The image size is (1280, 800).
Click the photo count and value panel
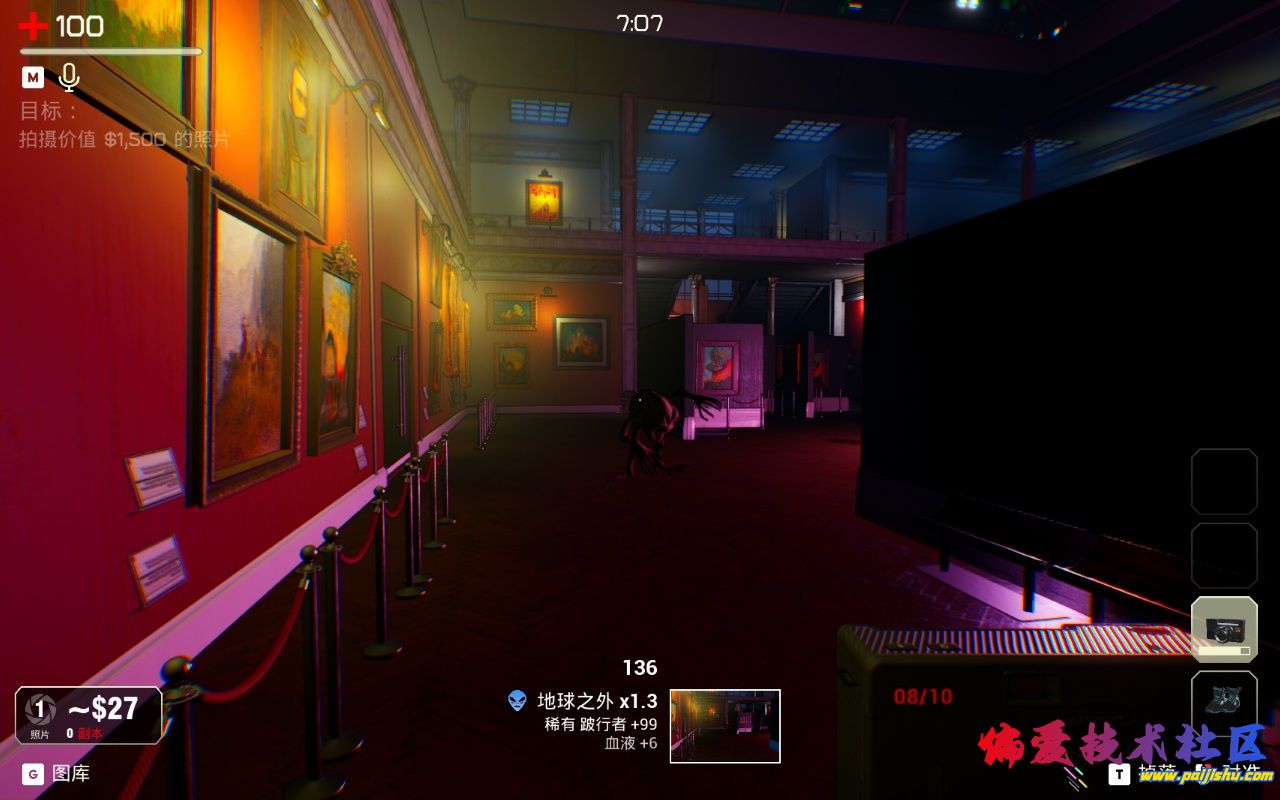pos(88,715)
